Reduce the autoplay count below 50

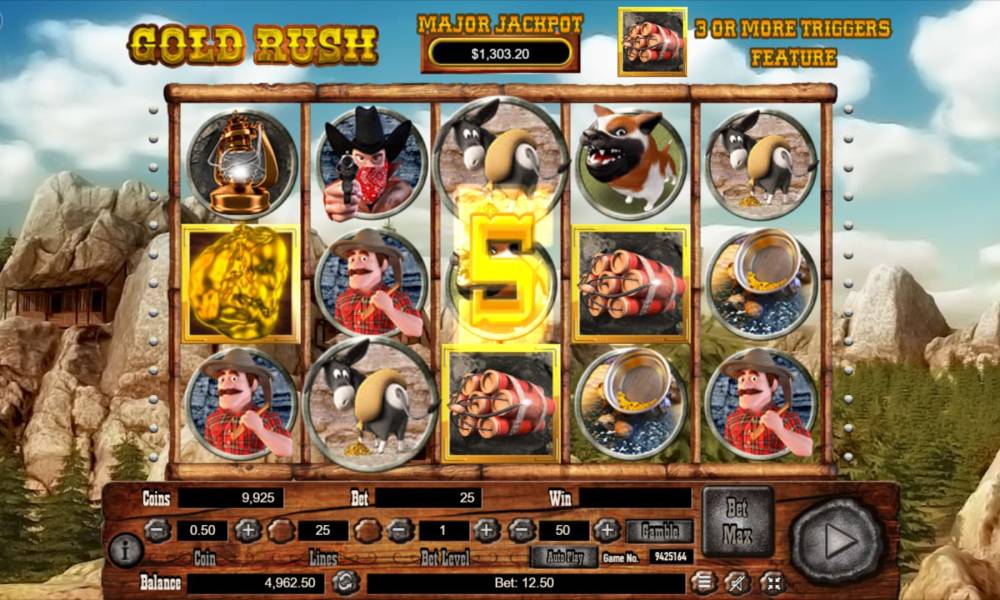pyautogui.click(x=520, y=531)
